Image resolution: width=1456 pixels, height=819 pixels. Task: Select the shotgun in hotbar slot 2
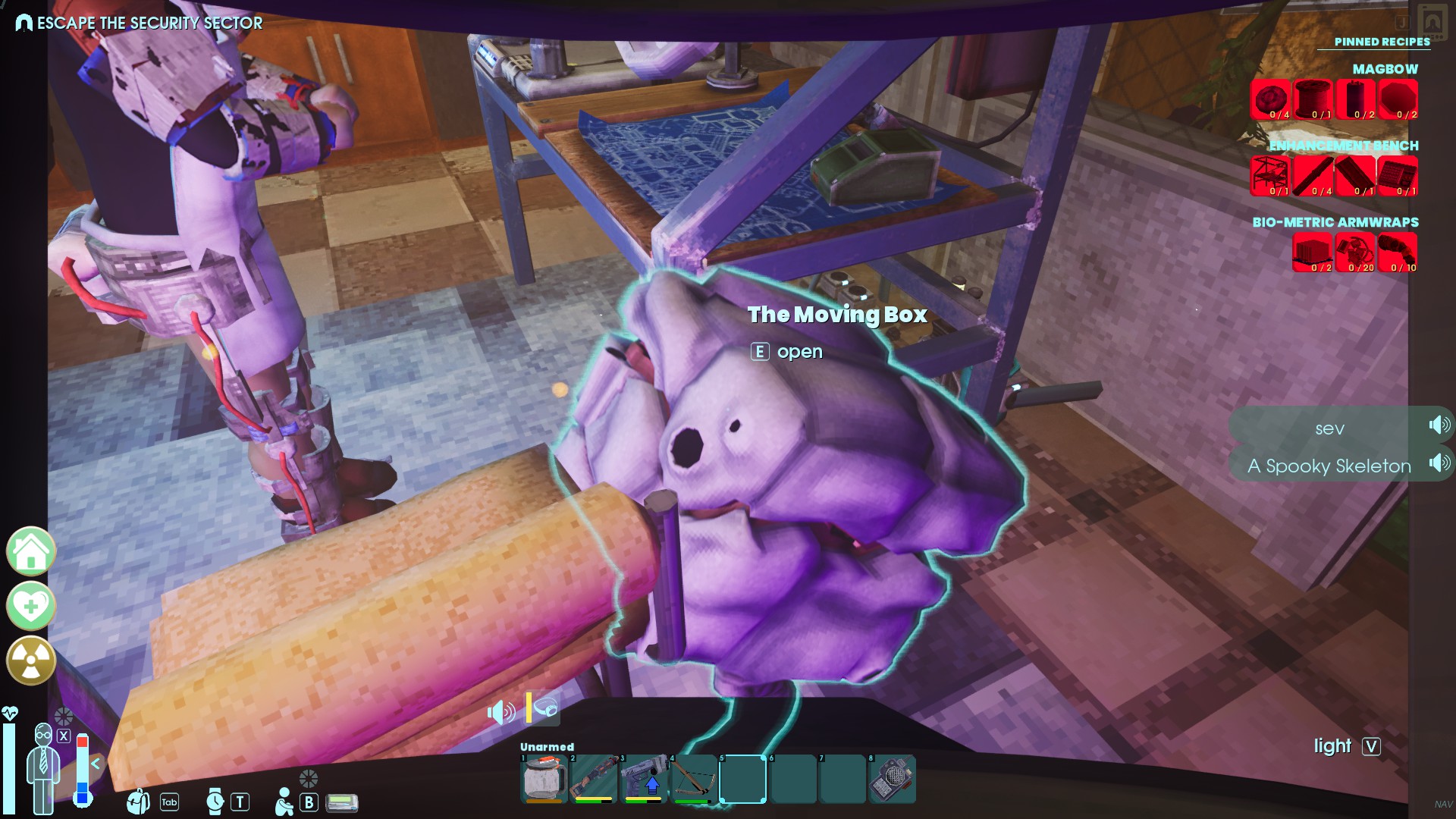pyautogui.click(x=594, y=778)
